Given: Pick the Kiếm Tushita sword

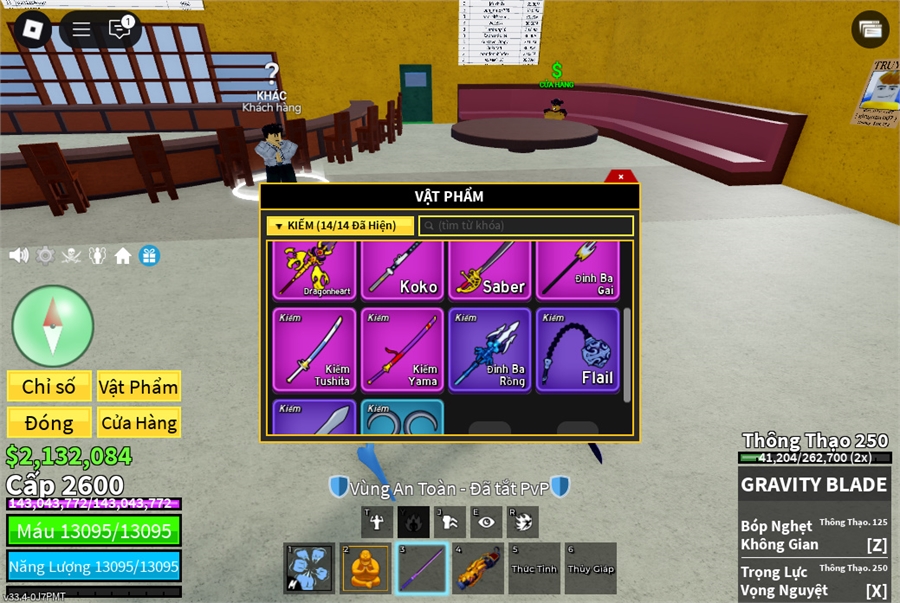Looking at the screenshot, I should pyautogui.click(x=314, y=349).
